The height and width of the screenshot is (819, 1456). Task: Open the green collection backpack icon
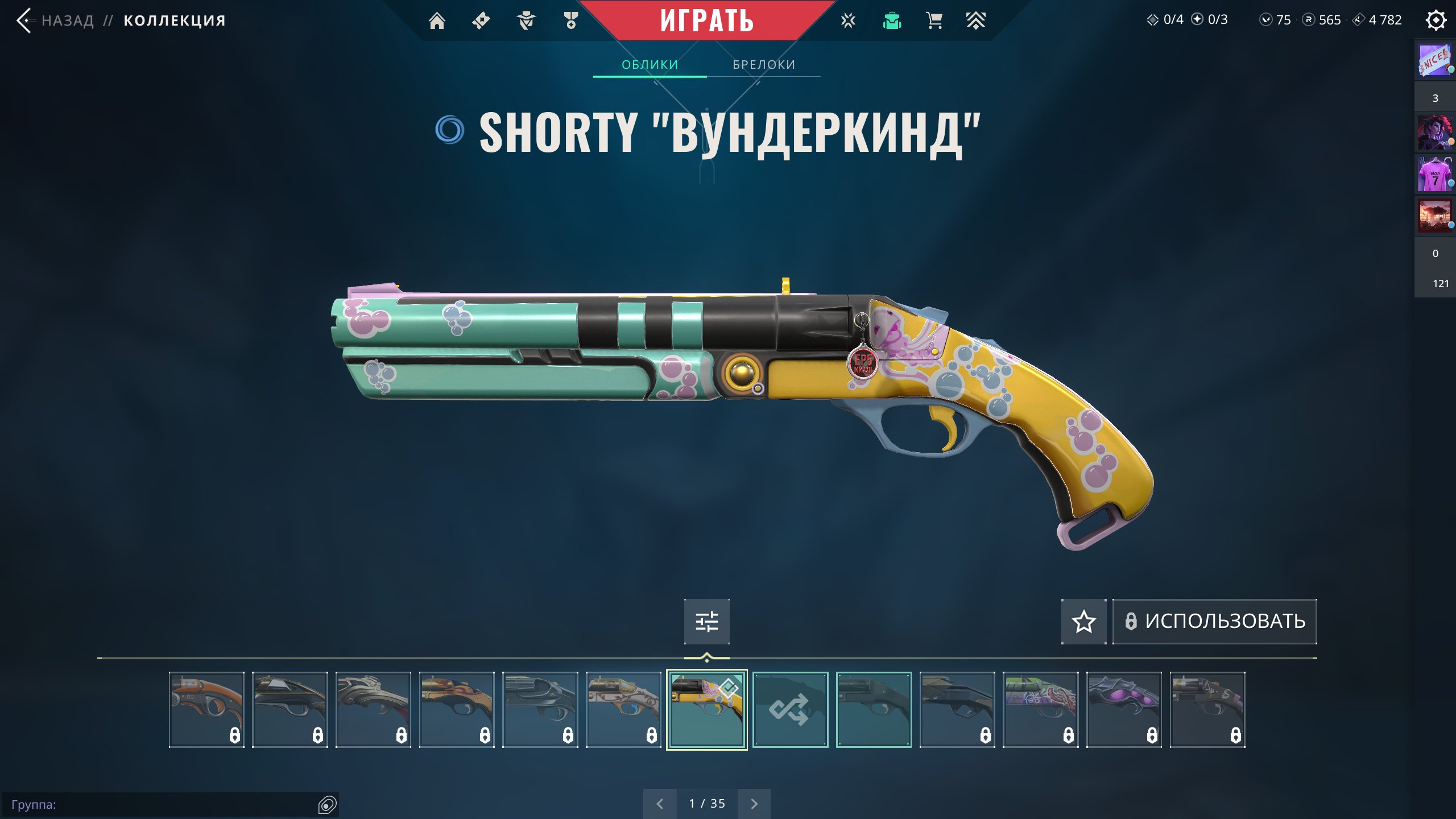point(892,21)
